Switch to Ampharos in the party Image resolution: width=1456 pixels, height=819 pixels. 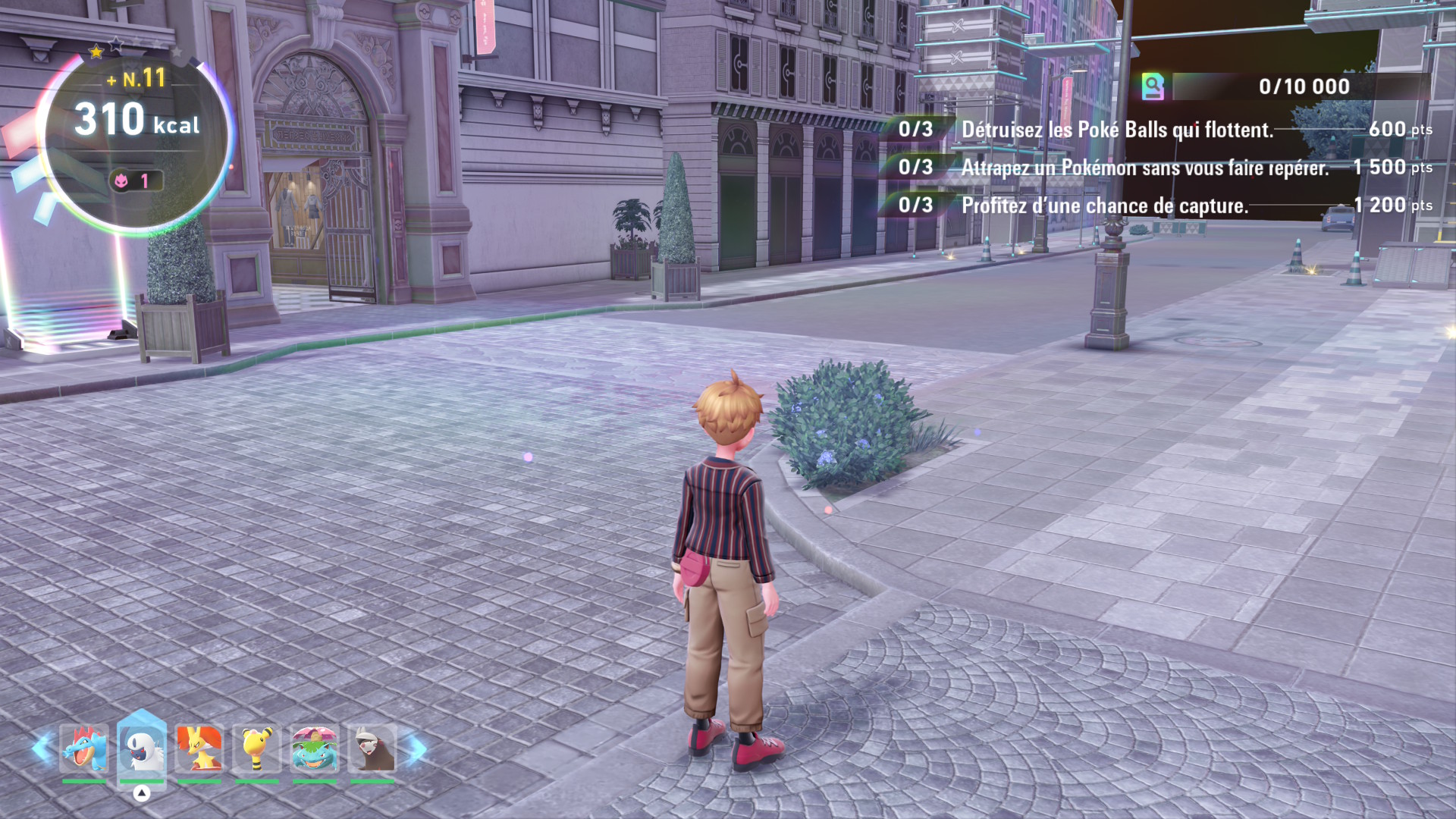pos(257,748)
